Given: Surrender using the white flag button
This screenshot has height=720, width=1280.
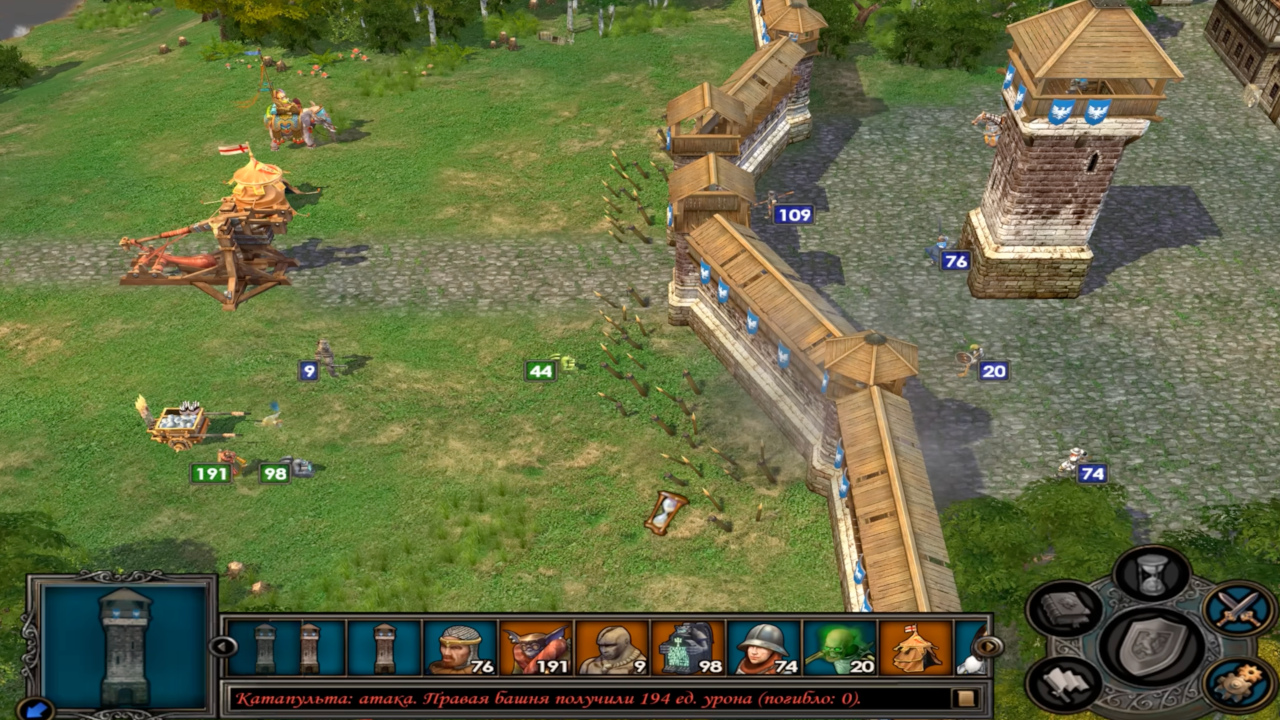Looking at the screenshot, I should (1064, 684).
